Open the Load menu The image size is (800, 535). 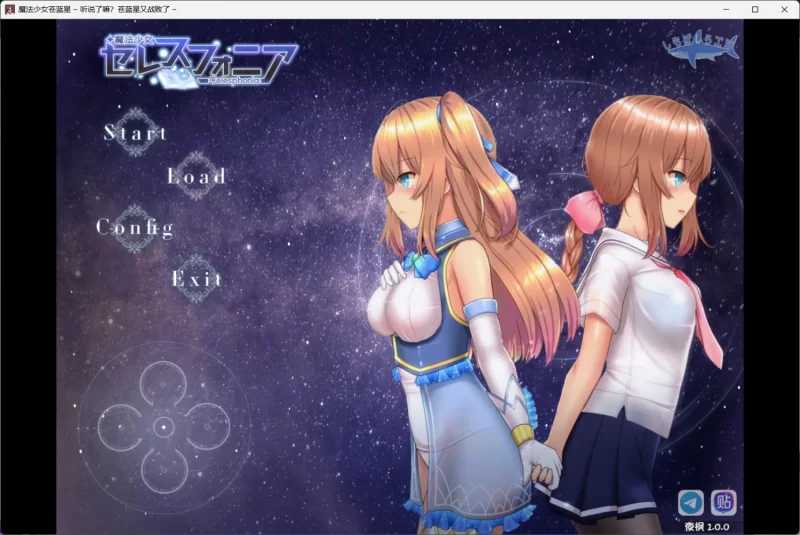click(x=196, y=177)
